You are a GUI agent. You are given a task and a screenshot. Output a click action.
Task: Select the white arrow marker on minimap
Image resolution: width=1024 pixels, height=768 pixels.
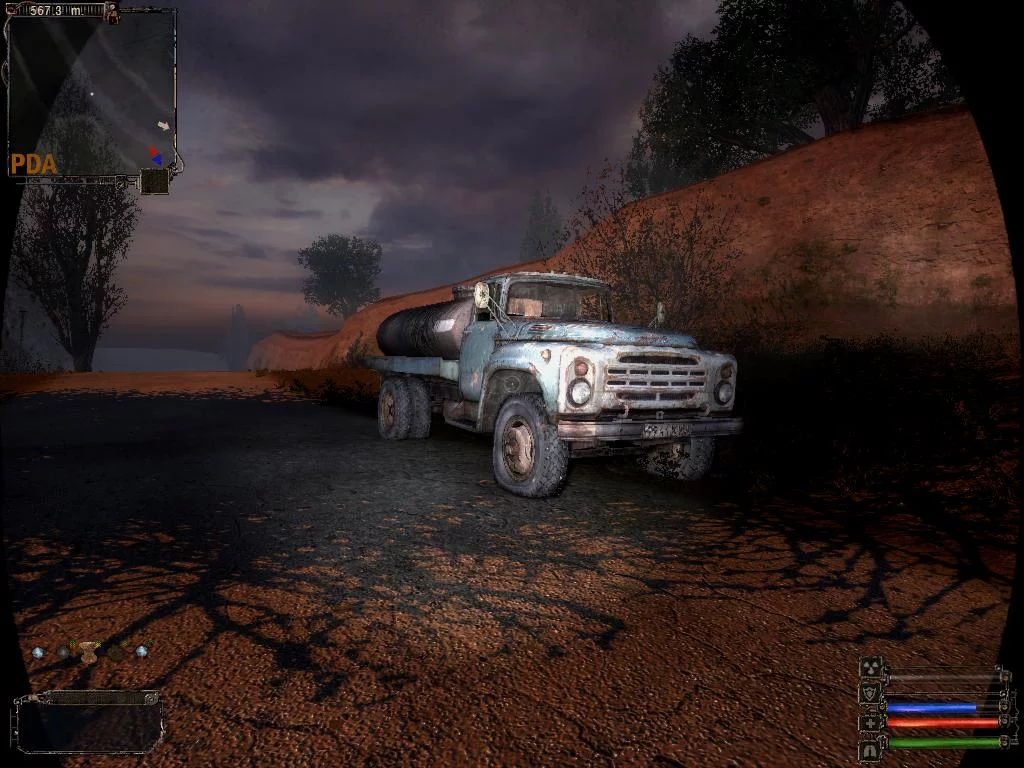point(164,126)
